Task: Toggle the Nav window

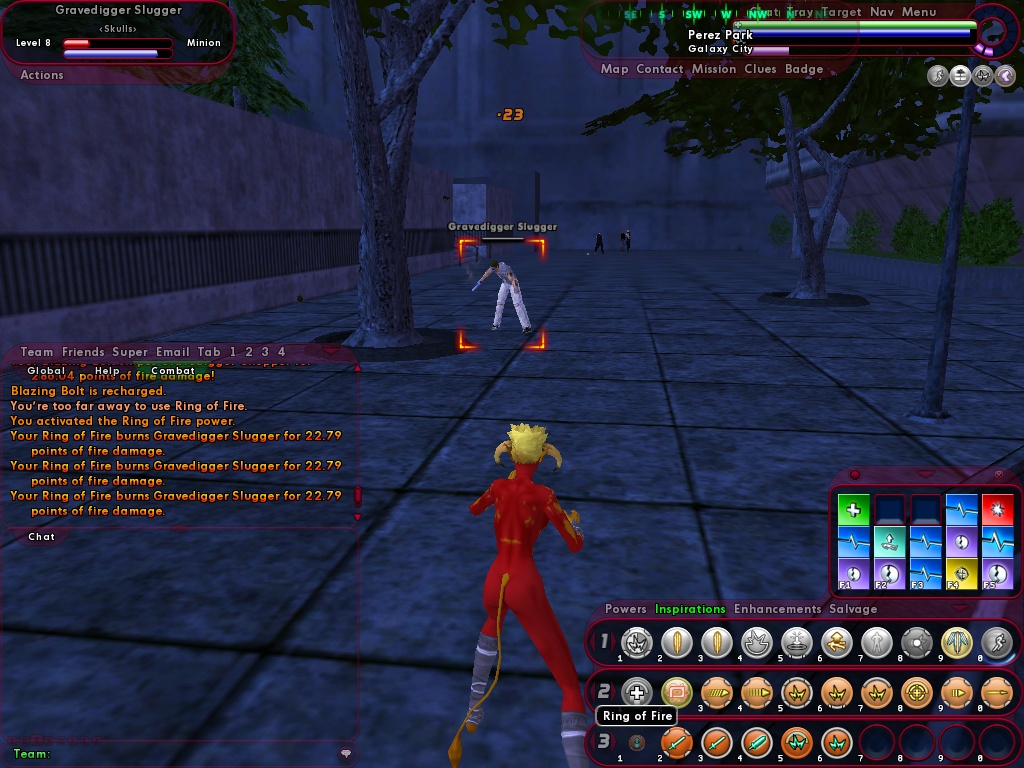Action: point(882,12)
